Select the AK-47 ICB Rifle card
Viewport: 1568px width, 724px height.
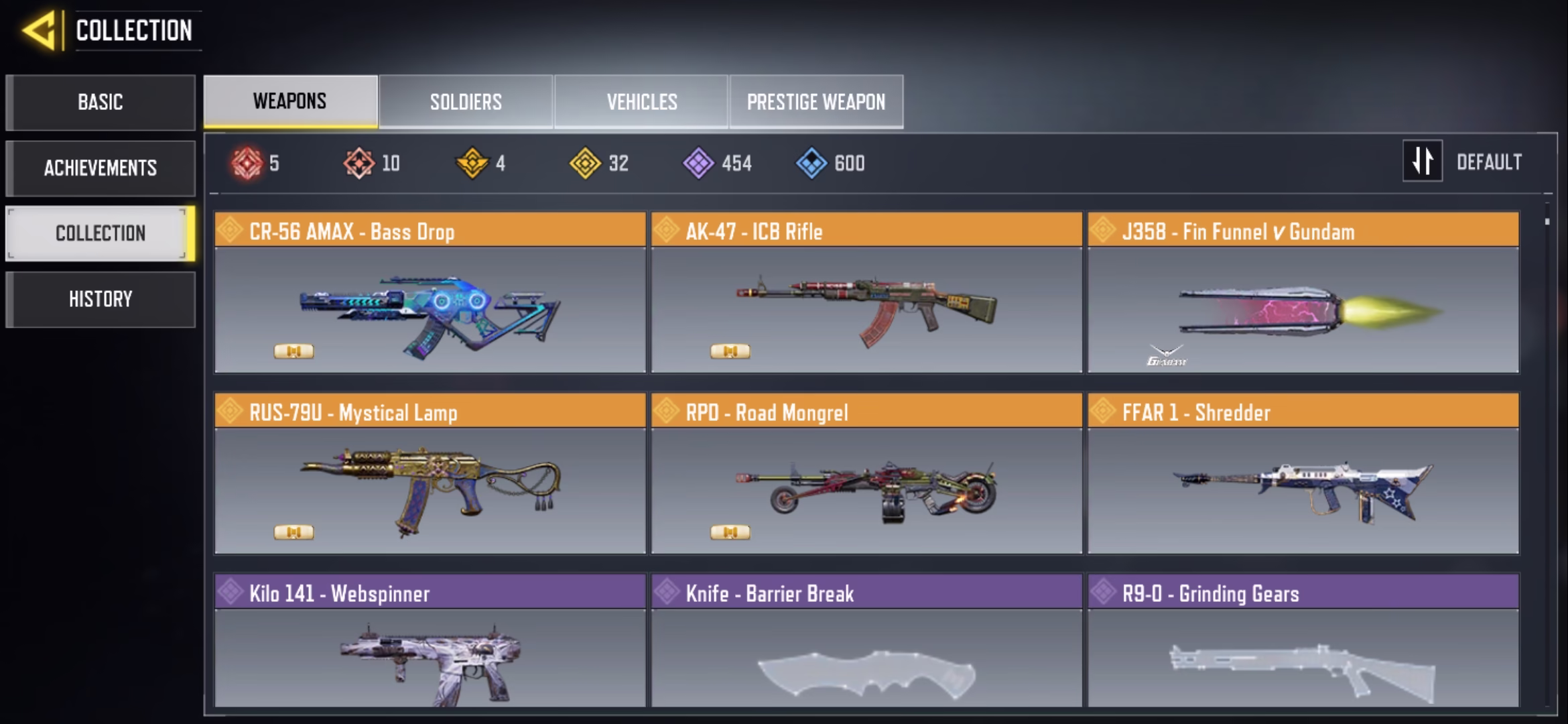pos(866,293)
